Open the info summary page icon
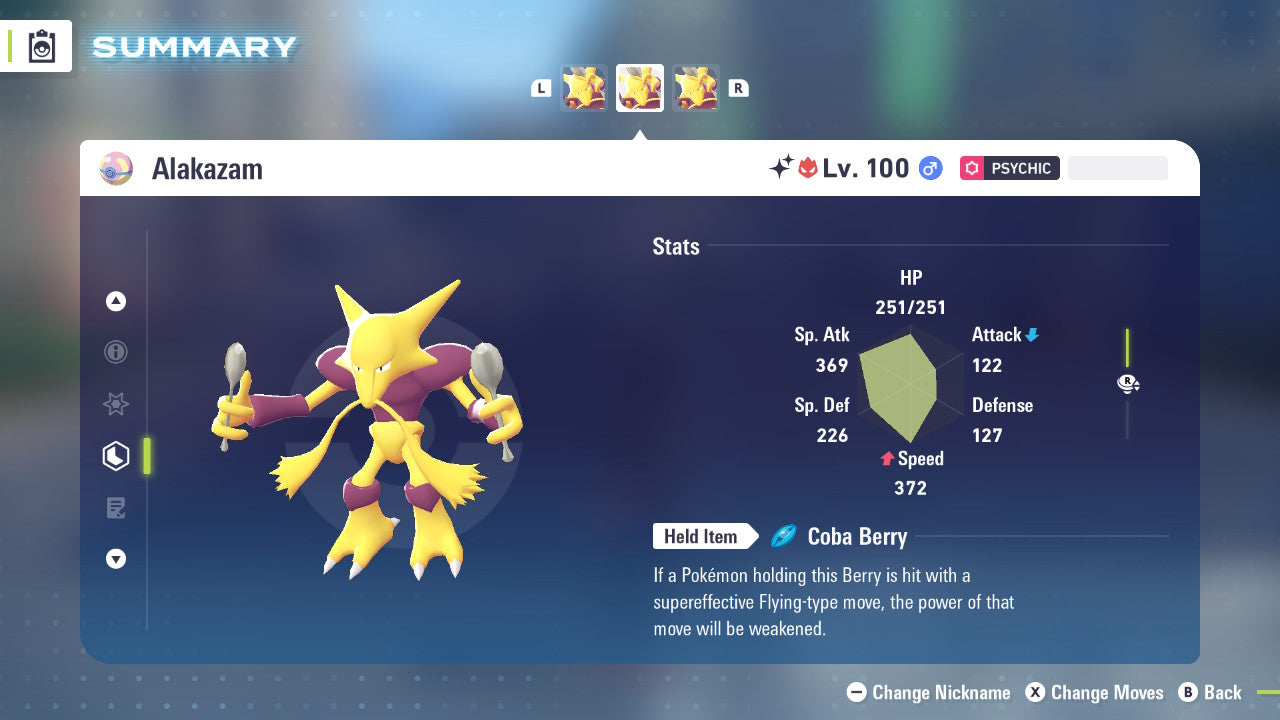The height and width of the screenshot is (720, 1280). pyautogui.click(x=116, y=352)
